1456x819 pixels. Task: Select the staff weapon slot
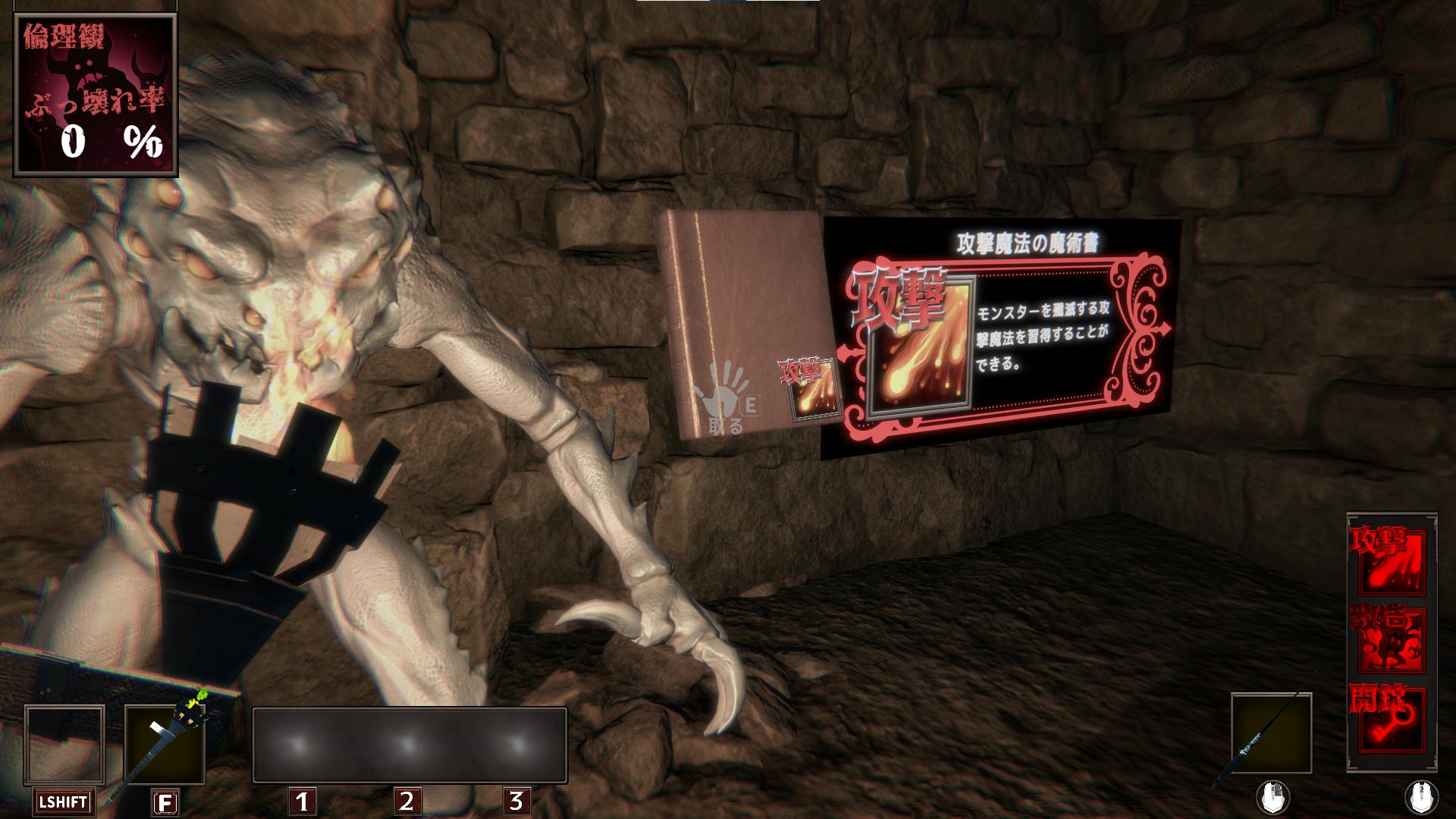pos(1271,733)
